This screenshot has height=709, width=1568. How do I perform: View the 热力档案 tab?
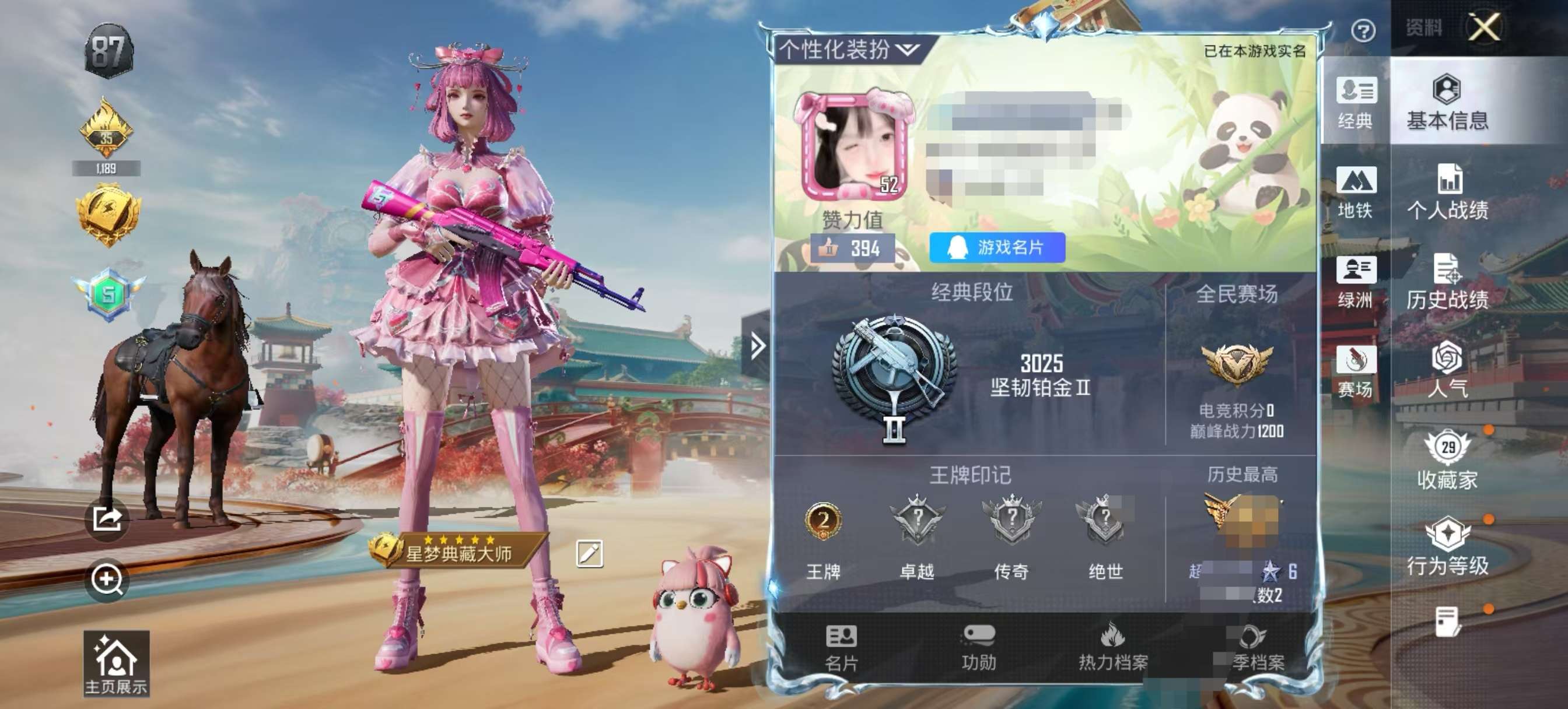tap(1112, 648)
